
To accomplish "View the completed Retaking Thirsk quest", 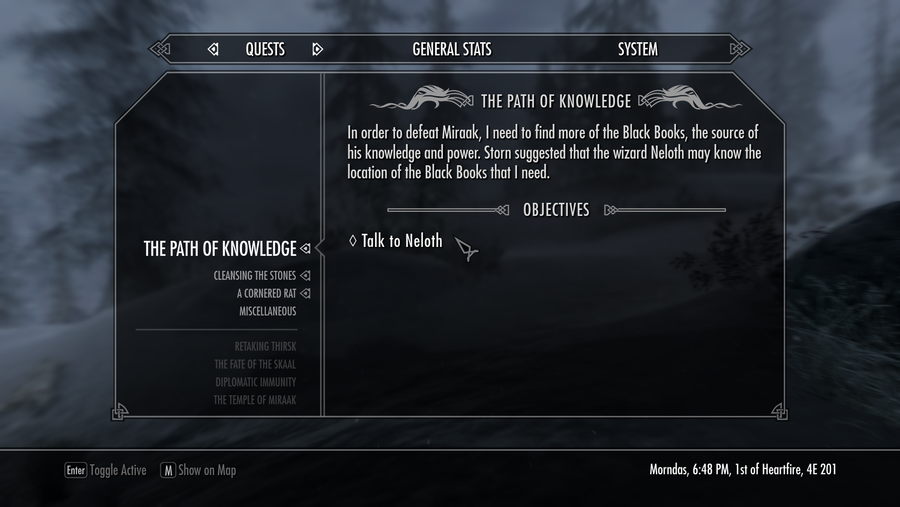I will tap(265, 347).
